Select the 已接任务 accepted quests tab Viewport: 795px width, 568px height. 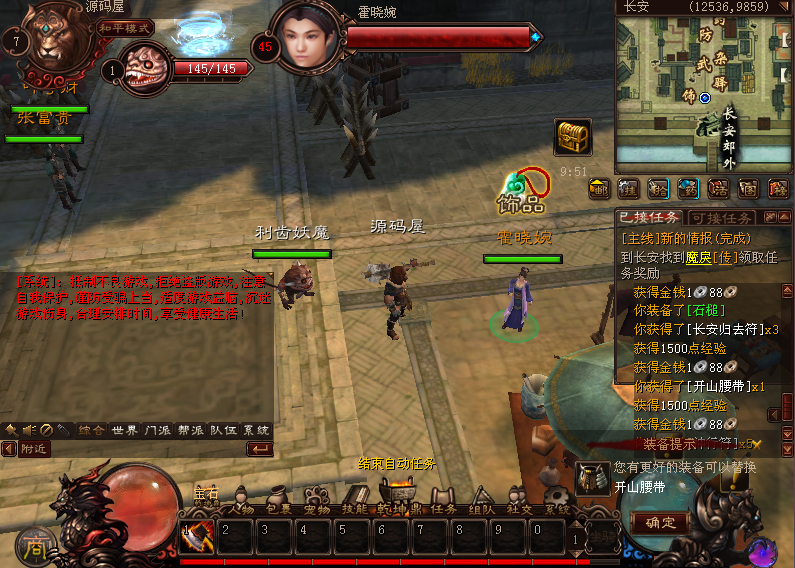(650, 218)
